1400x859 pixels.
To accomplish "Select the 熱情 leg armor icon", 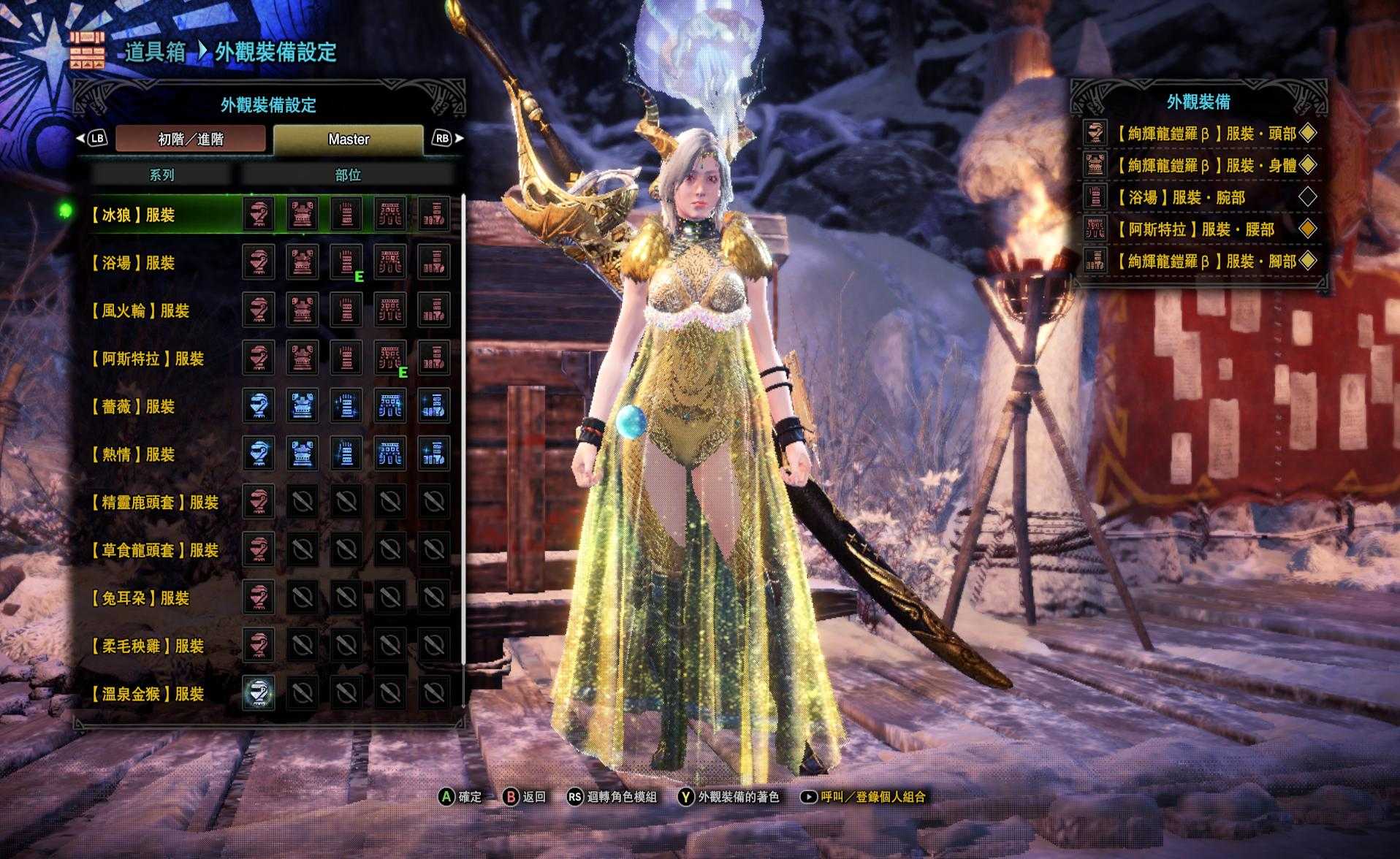I will [434, 454].
